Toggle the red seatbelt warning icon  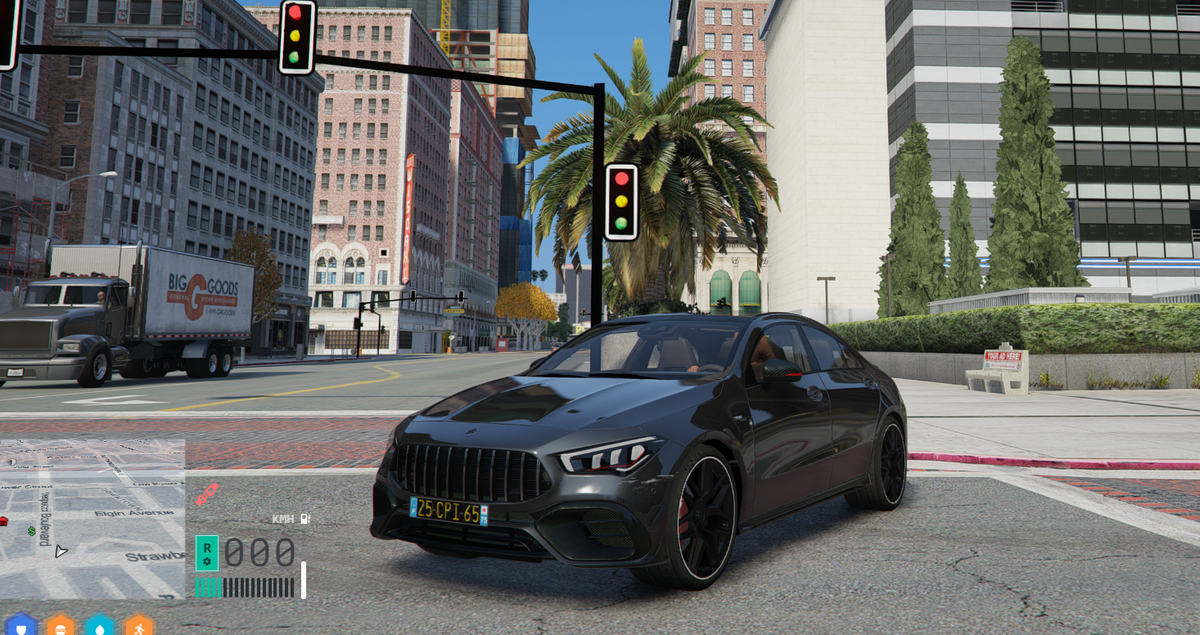[205, 494]
